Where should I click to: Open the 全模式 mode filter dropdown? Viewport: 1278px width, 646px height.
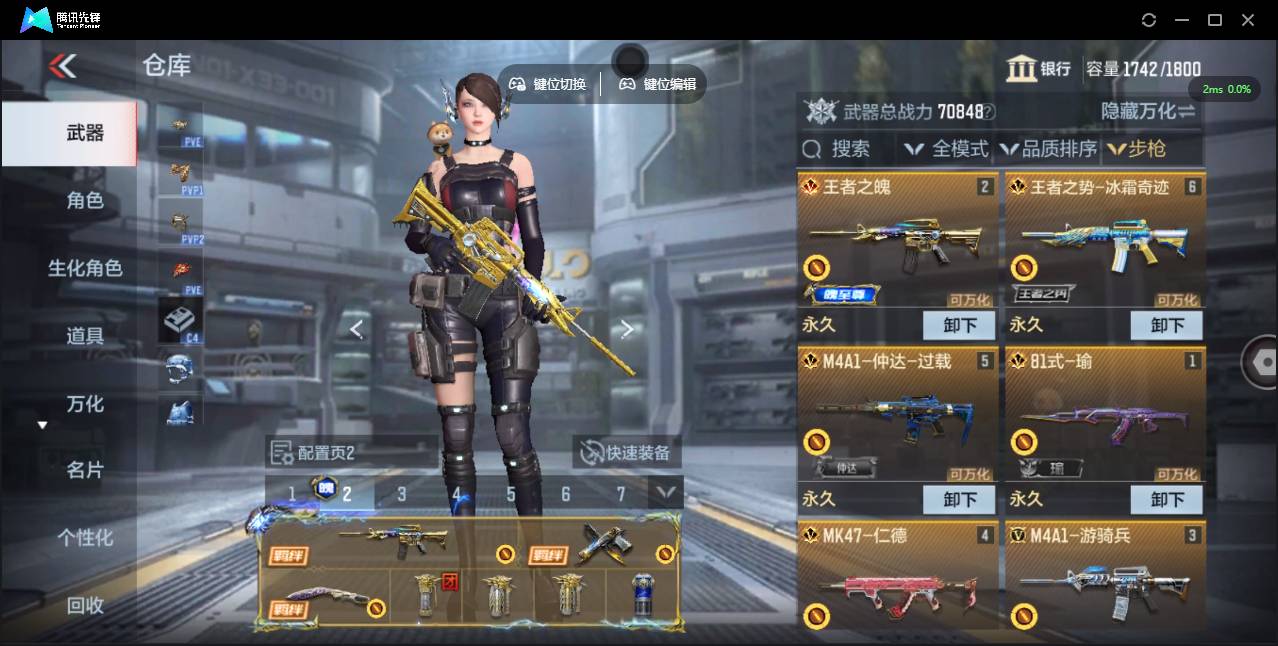(x=946, y=149)
